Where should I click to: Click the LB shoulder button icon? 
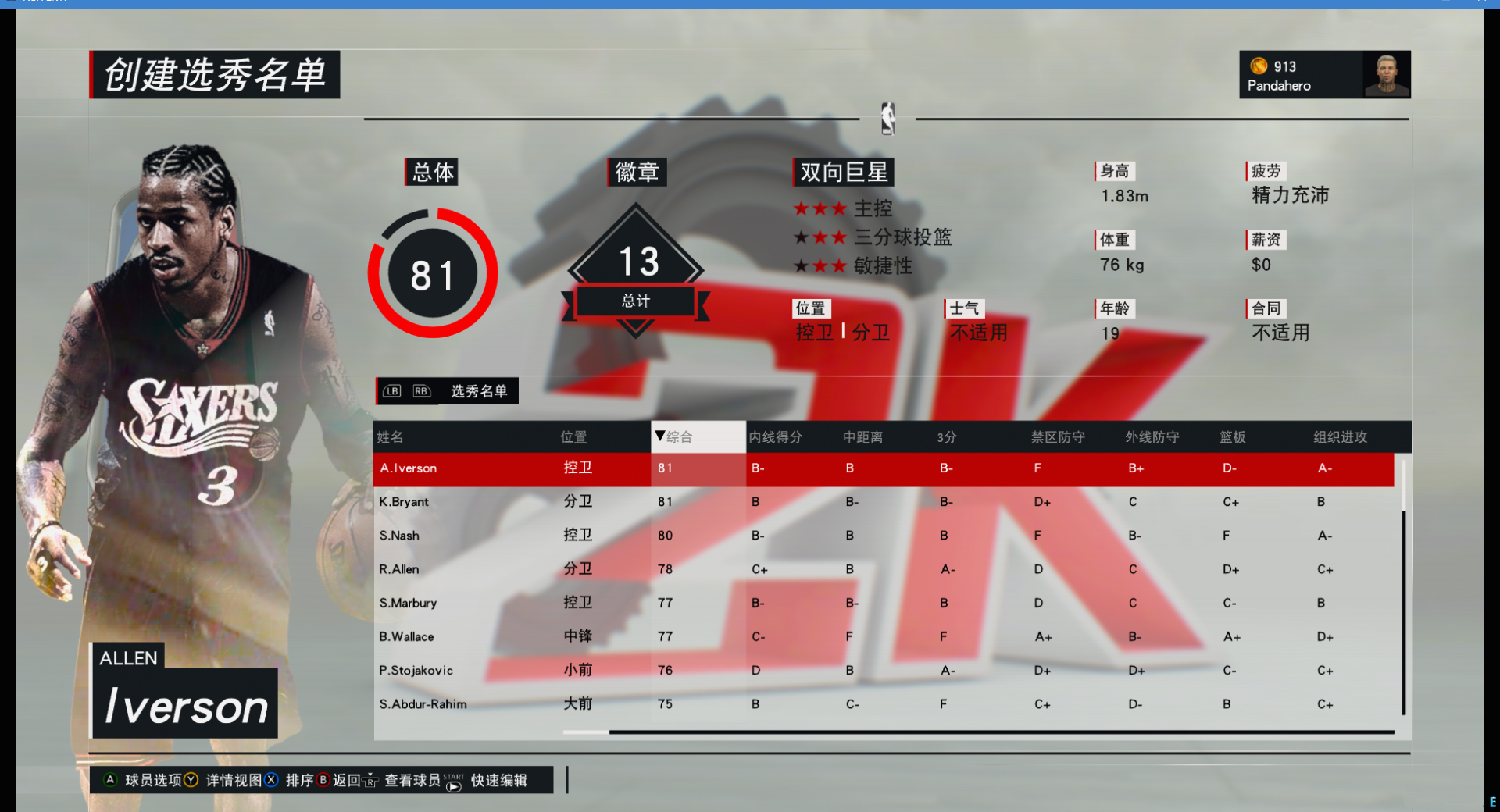coord(392,390)
